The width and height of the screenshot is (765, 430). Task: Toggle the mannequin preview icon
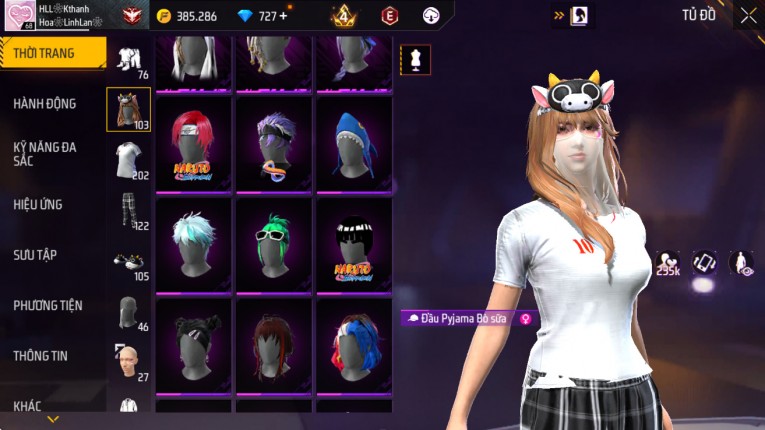click(x=415, y=59)
